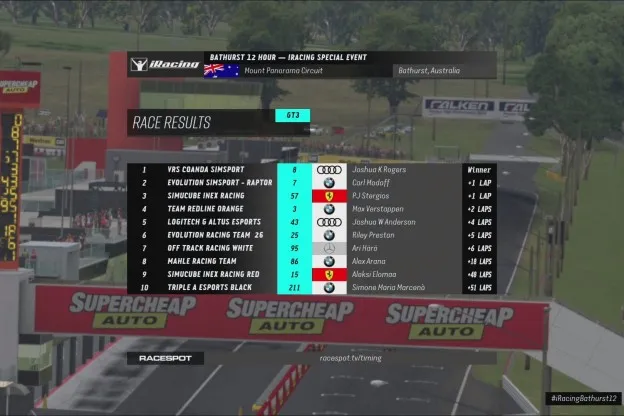The width and height of the screenshot is (624, 416).
Task: Click the iRacing logo in the header
Action: pos(167,65)
